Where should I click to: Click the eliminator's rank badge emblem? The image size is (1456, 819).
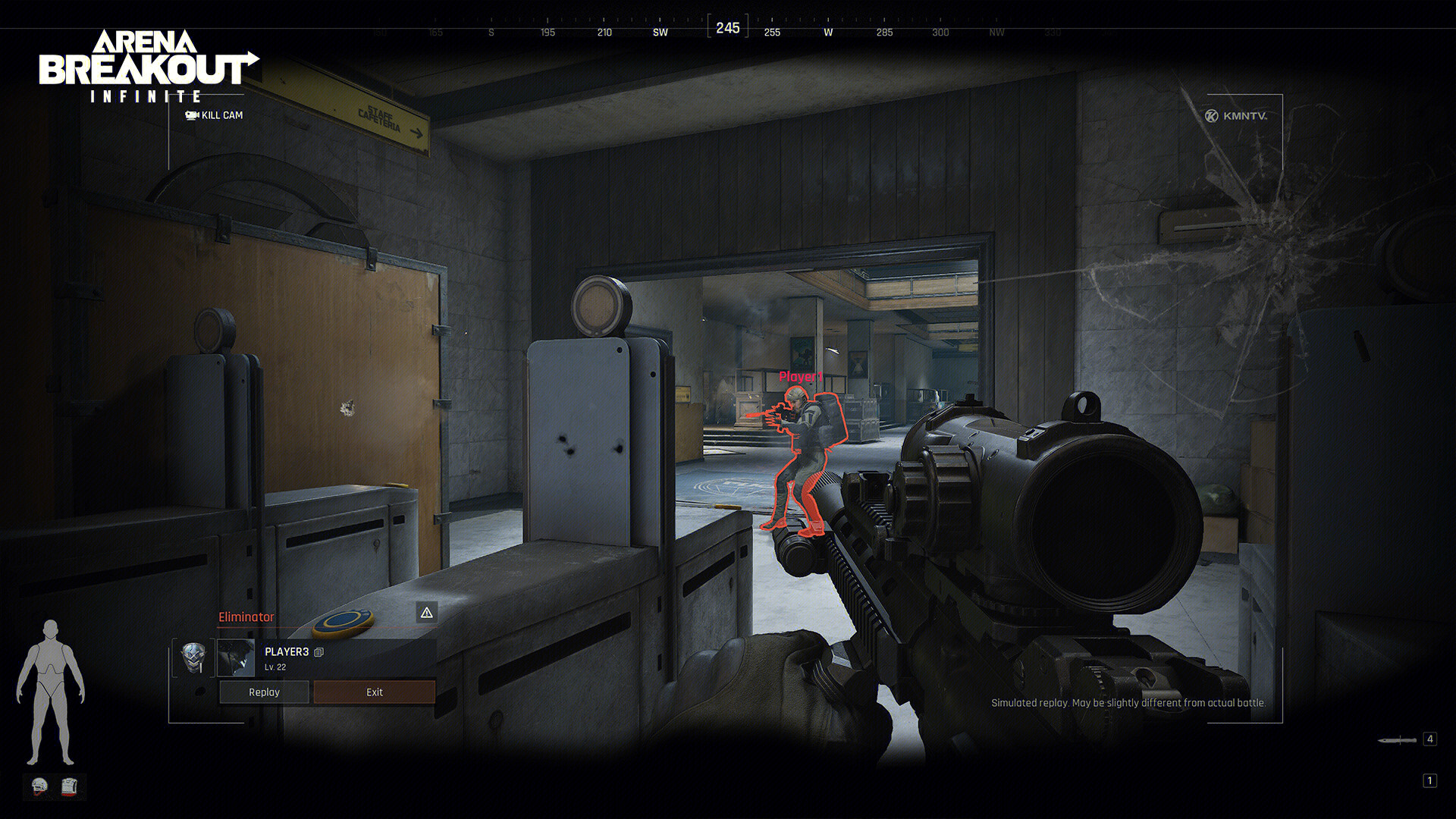click(x=193, y=657)
